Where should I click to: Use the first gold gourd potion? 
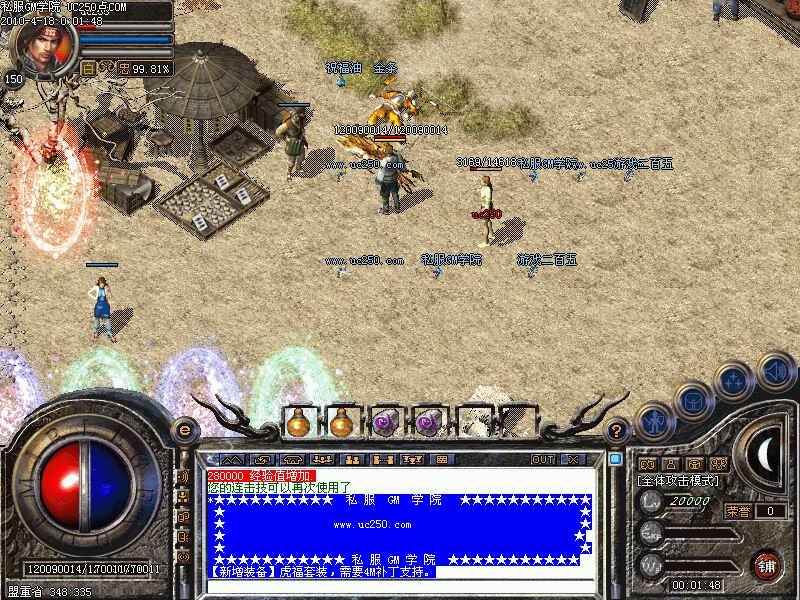[x=298, y=423]
